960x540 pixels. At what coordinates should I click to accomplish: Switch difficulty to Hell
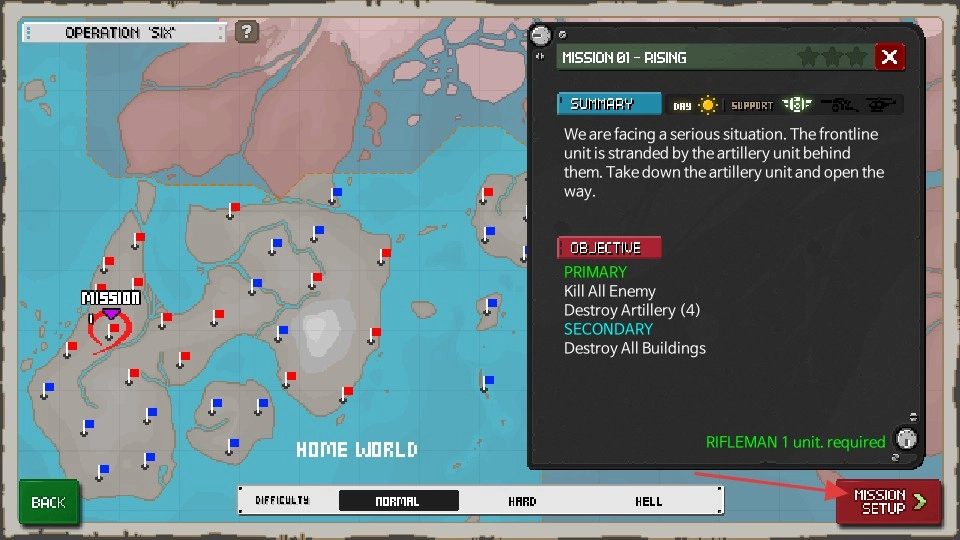point(649,501)
